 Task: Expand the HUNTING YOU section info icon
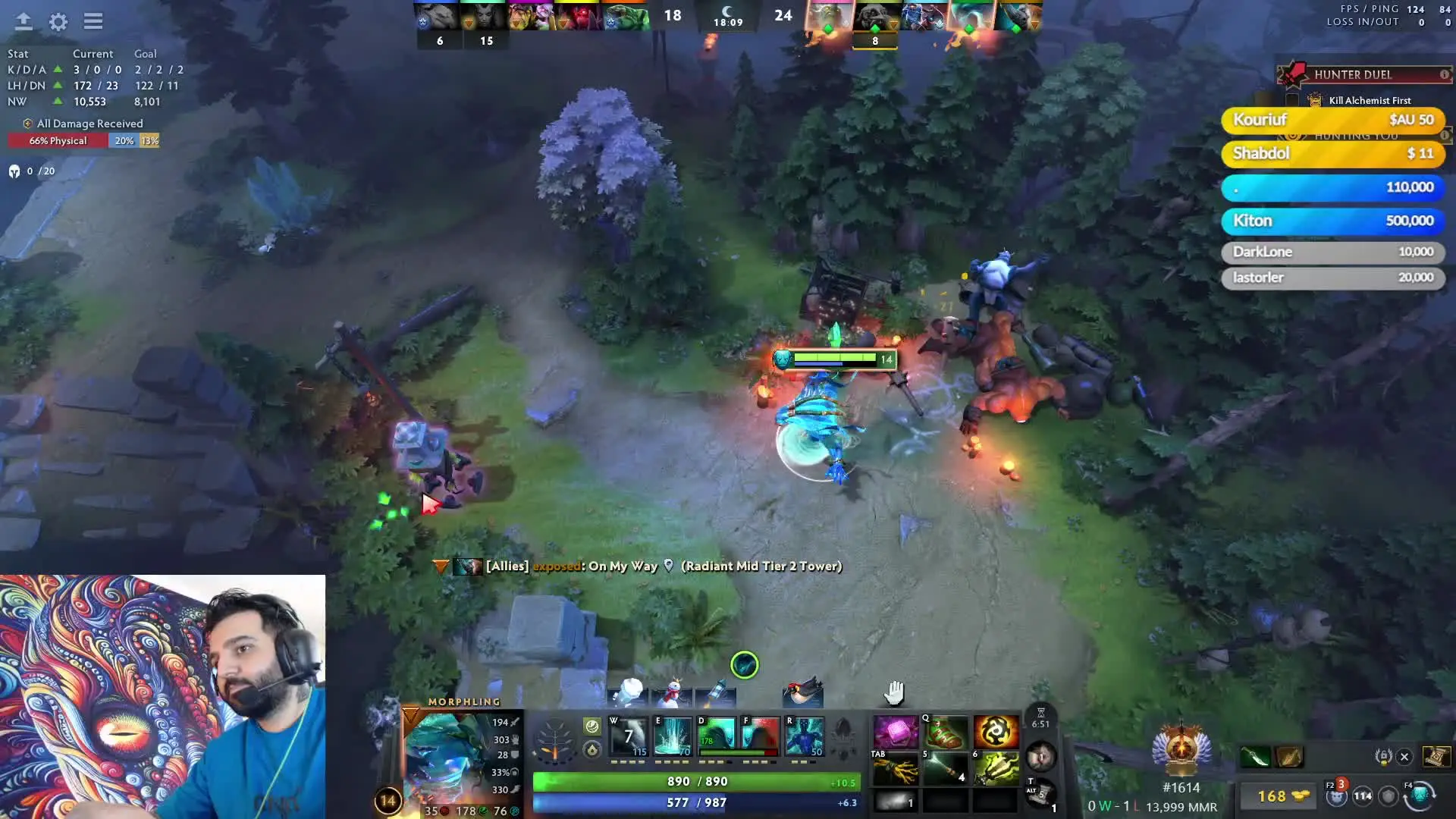click(x=1444, y=137)
